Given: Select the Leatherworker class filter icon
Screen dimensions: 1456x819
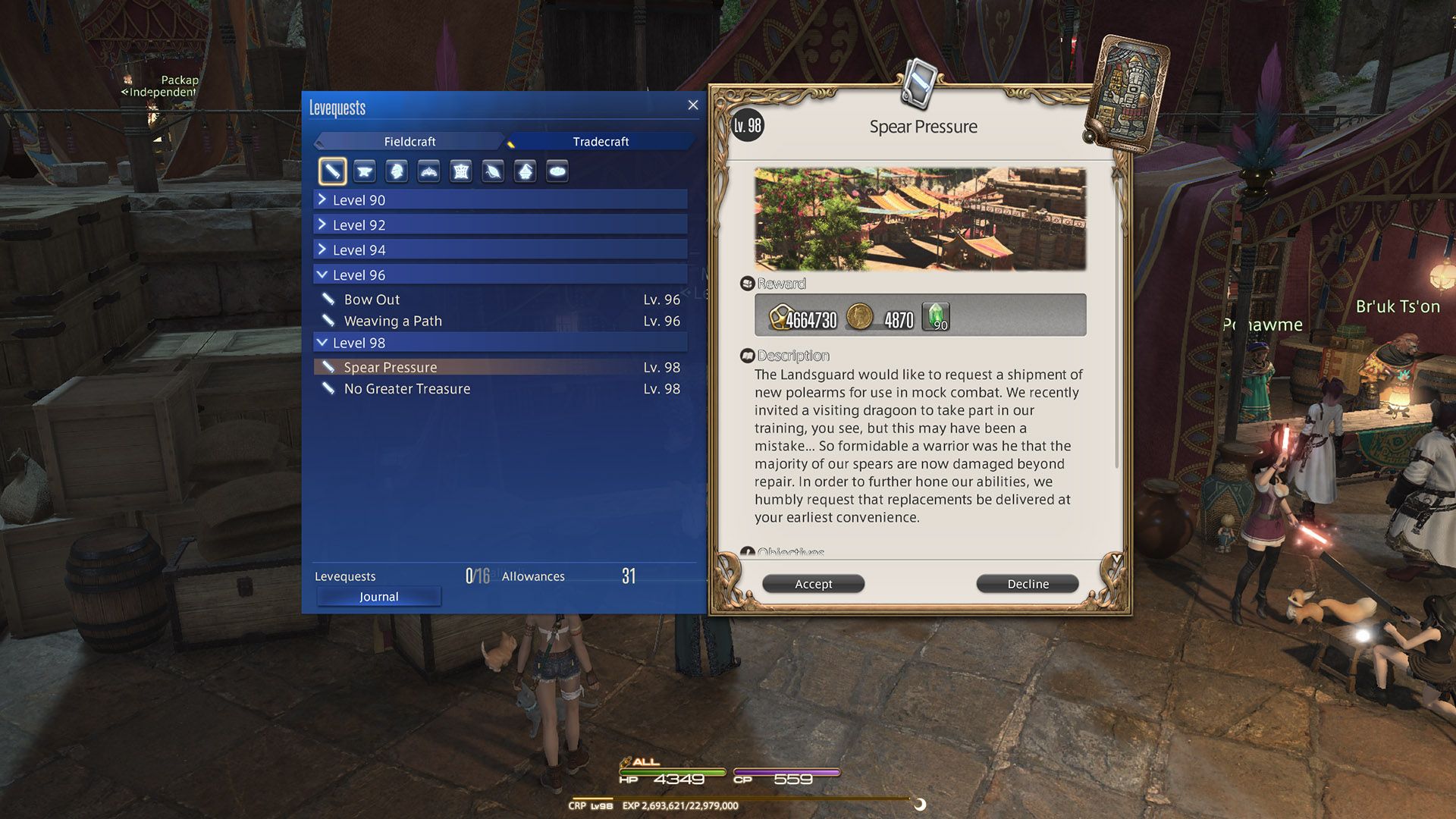Looking at the screenshot, I should tap(460, 170).
